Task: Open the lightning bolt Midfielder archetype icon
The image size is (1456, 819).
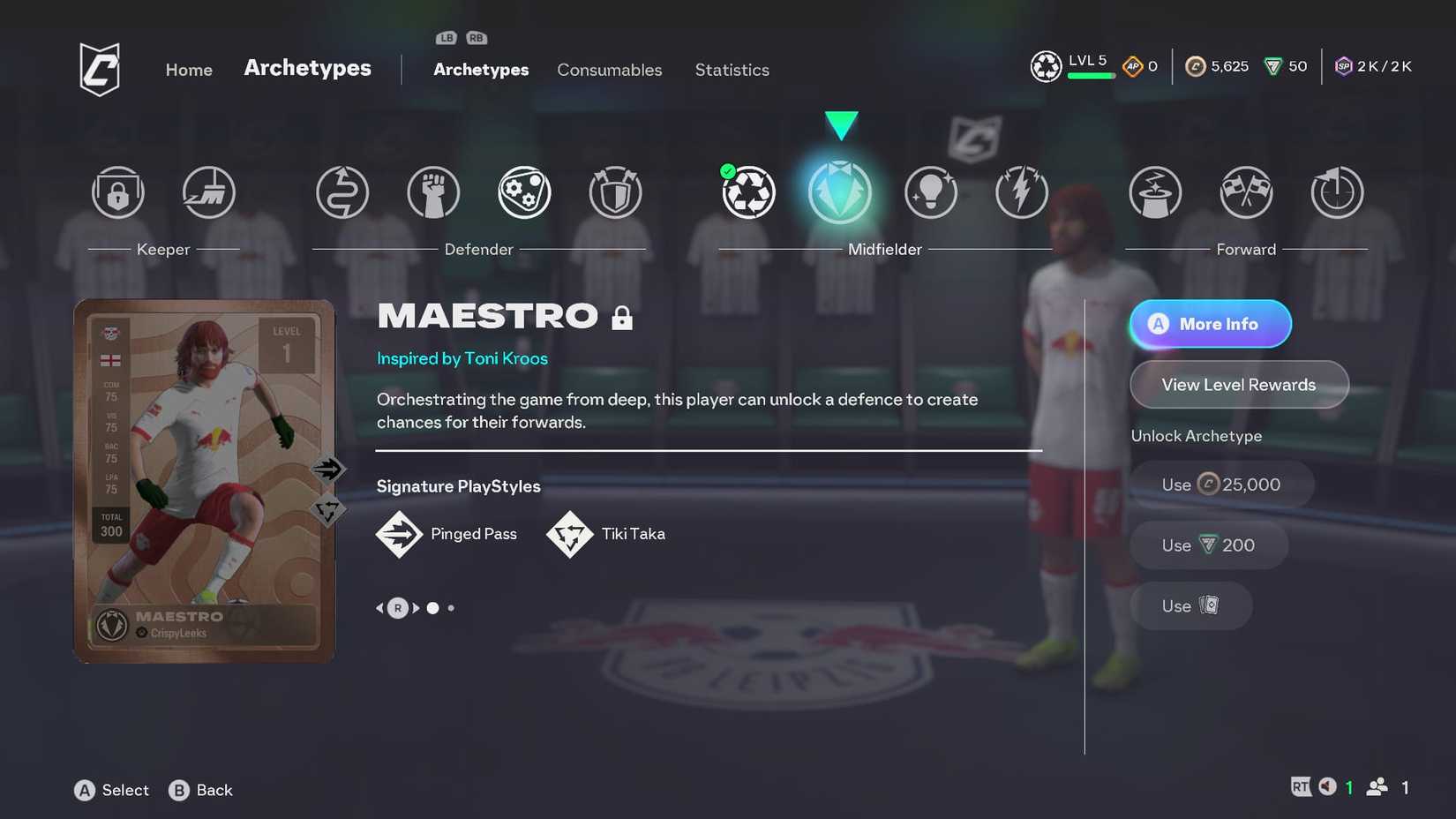Action: (1022, 192)
